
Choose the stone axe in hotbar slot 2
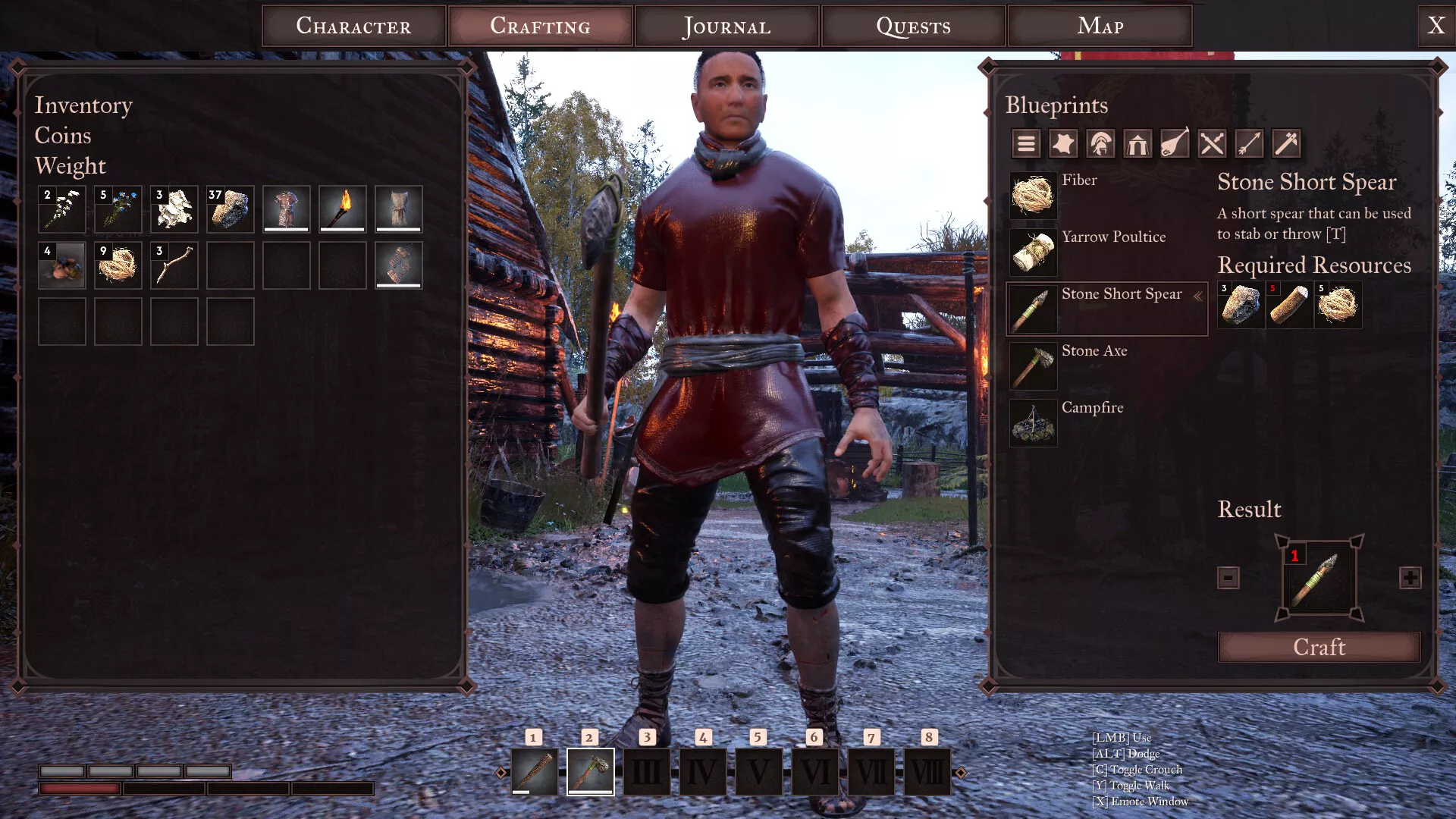(591, 771)
